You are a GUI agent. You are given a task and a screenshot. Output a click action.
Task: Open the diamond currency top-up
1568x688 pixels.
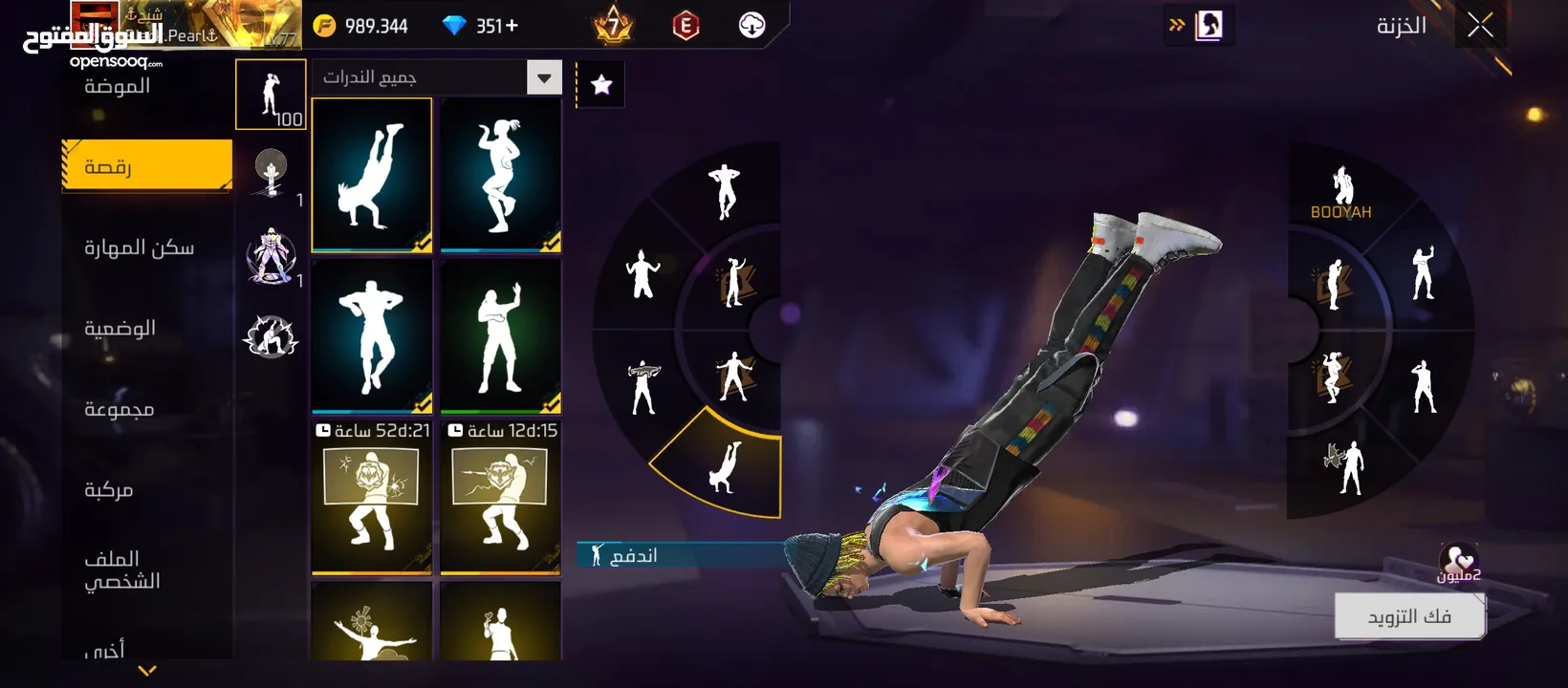[481, 26]
